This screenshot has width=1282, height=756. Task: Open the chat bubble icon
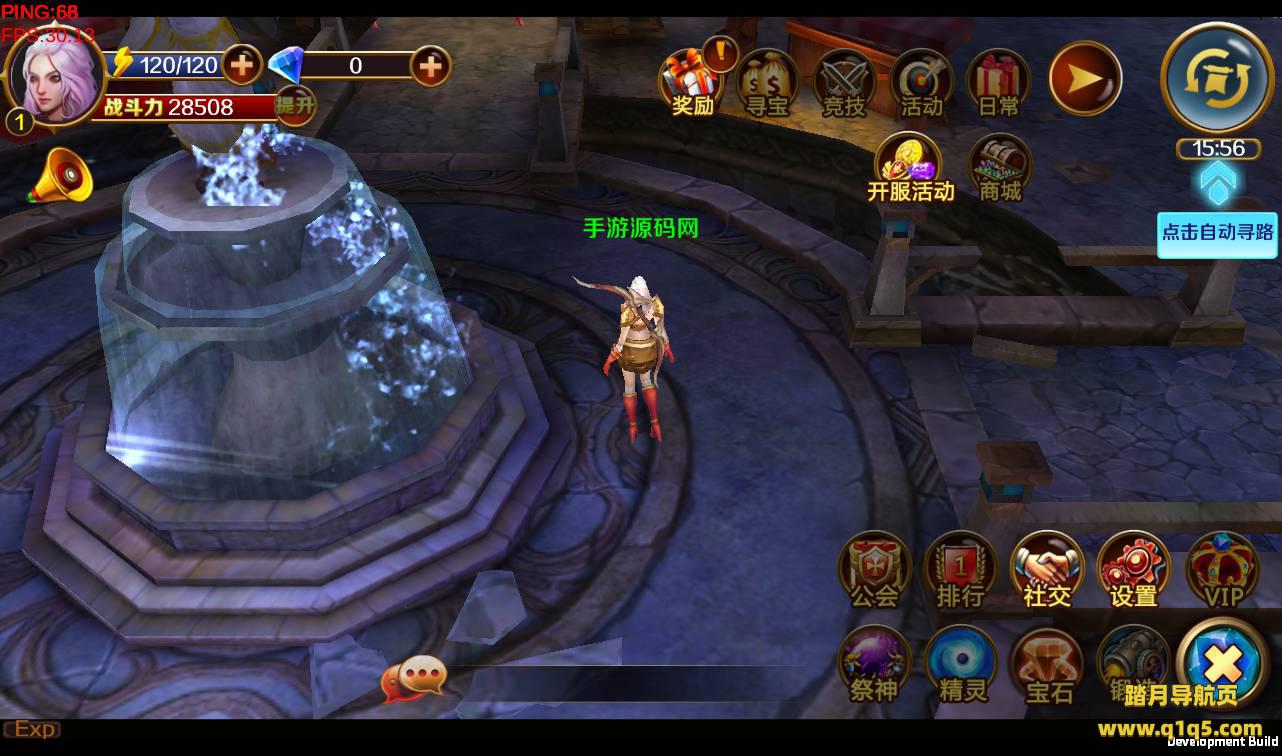tap(413, 679)
